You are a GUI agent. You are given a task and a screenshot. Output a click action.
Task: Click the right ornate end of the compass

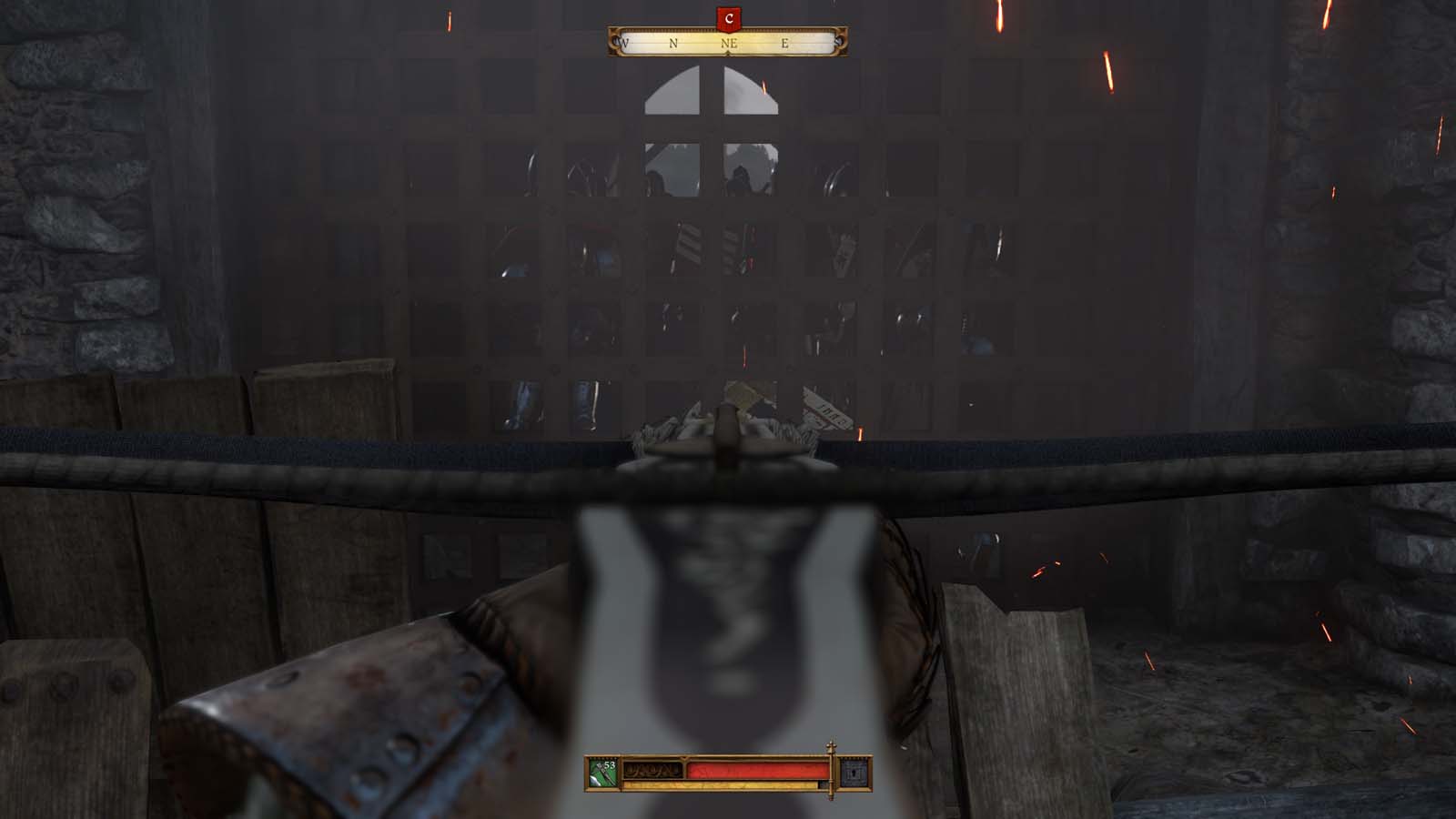pyautogui.click(x=841, y=40)
